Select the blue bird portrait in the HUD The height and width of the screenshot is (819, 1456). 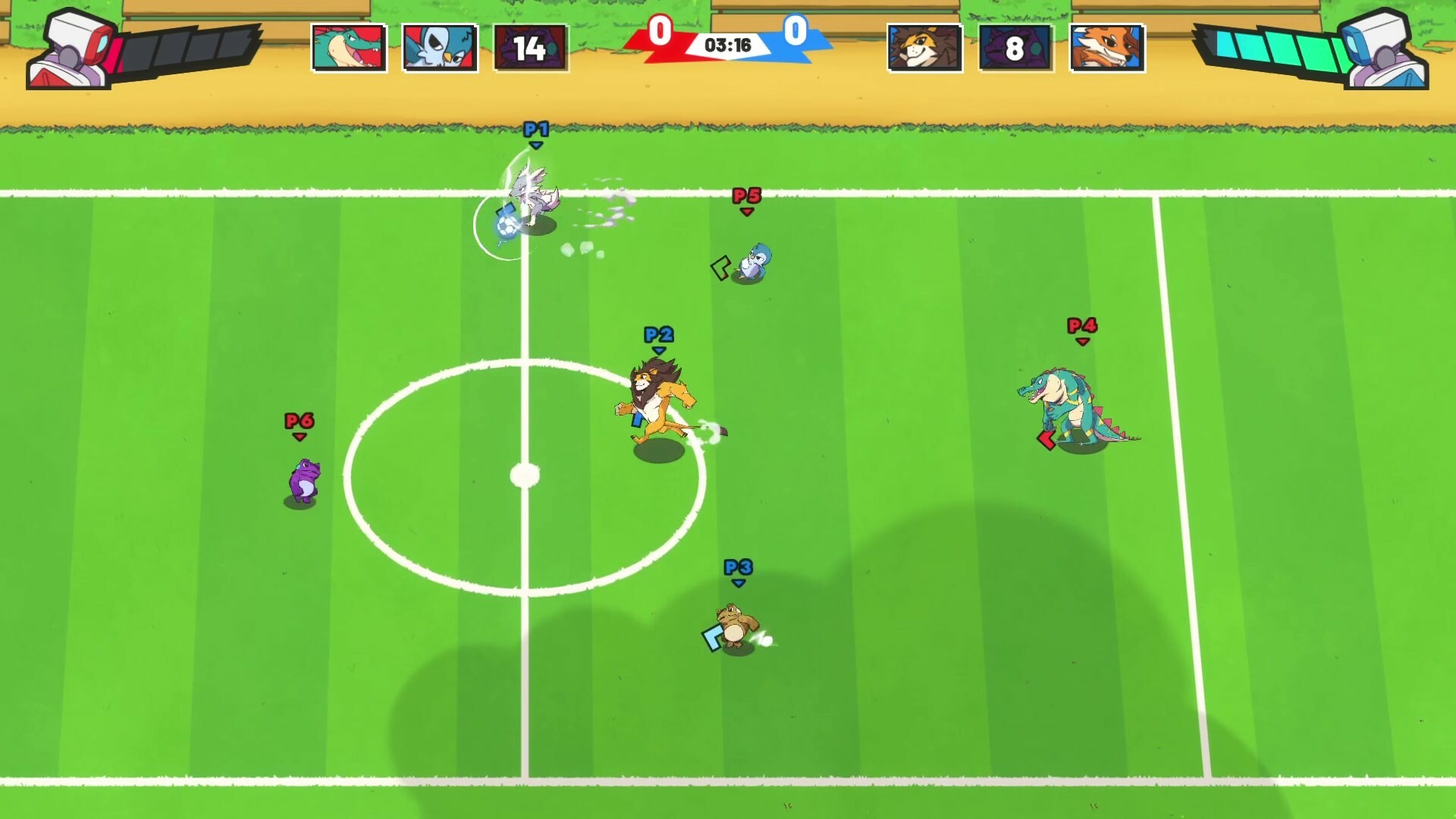[438, 47]
